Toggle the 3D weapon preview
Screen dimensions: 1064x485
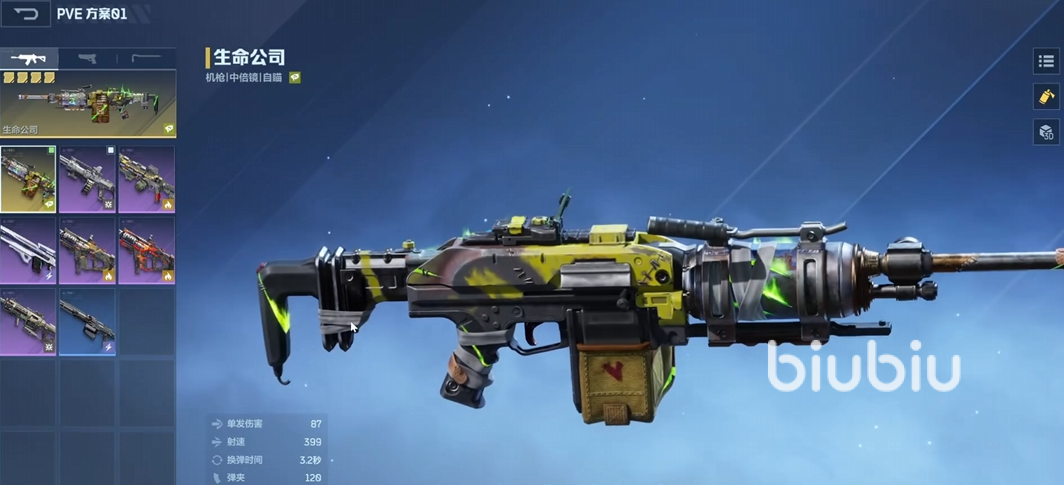[x=1046, y=132]
